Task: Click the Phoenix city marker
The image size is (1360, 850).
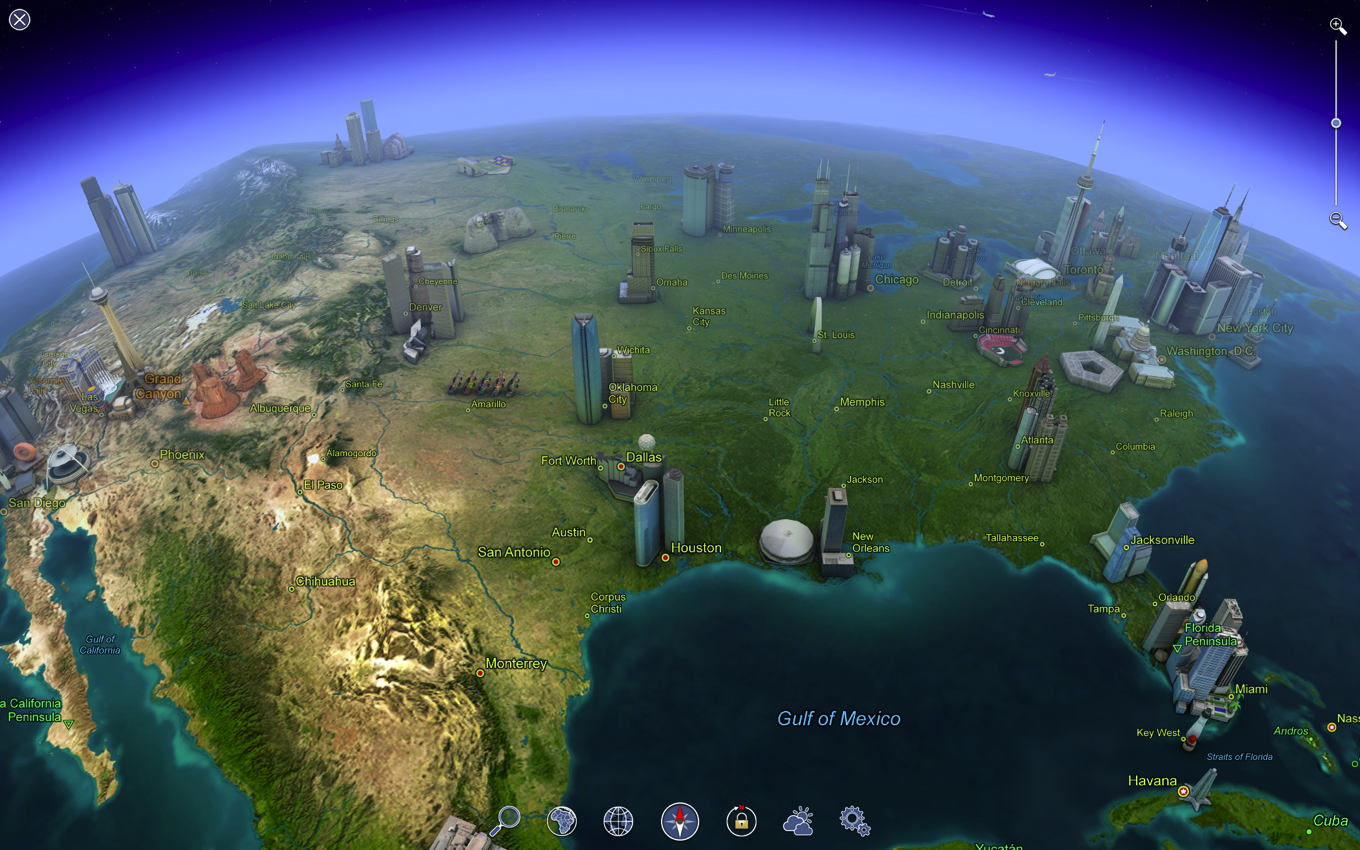Action: [x=155, y=464]
